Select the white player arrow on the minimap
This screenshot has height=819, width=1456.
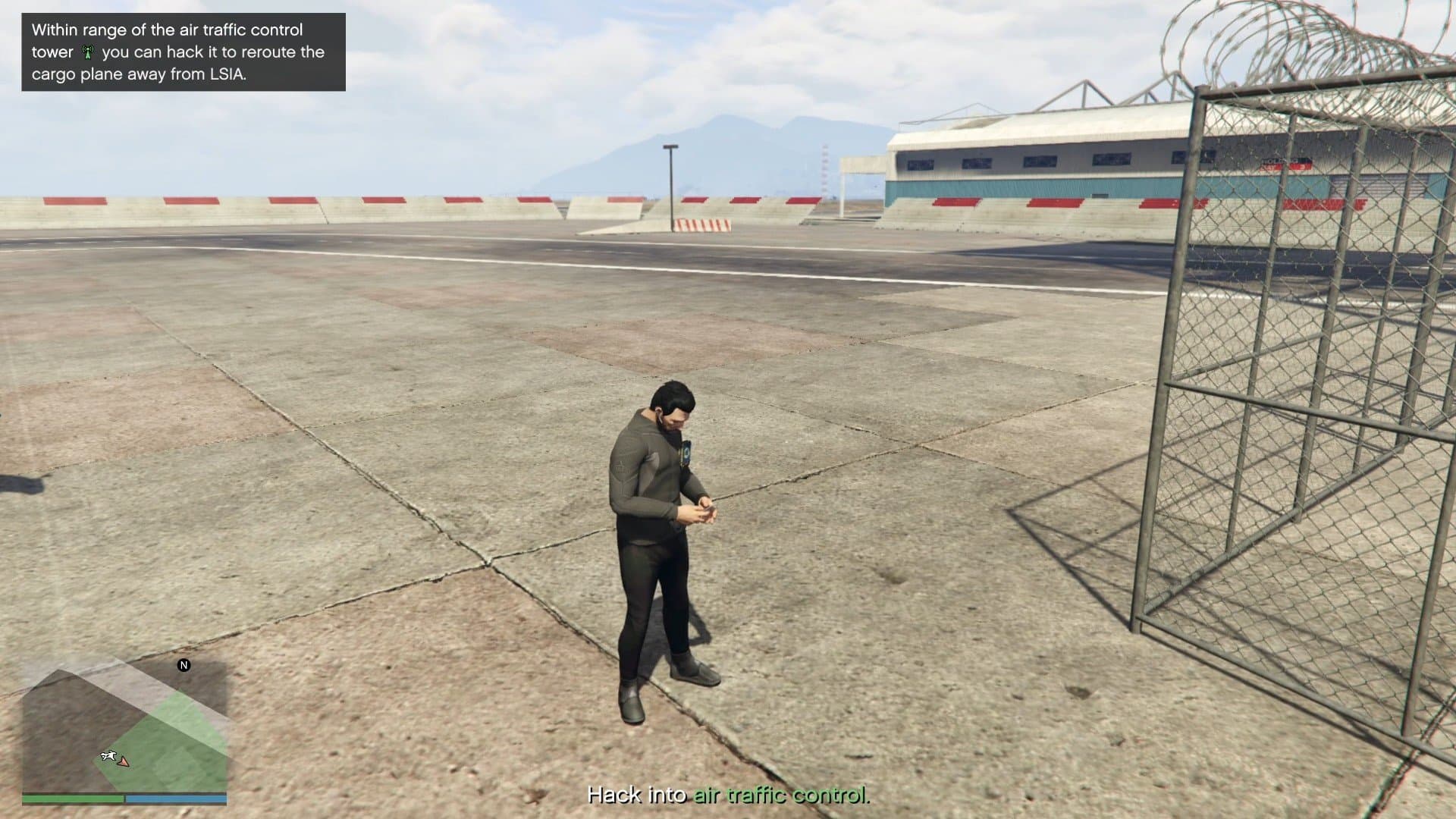pyautogui.click(x=124, y=763)
